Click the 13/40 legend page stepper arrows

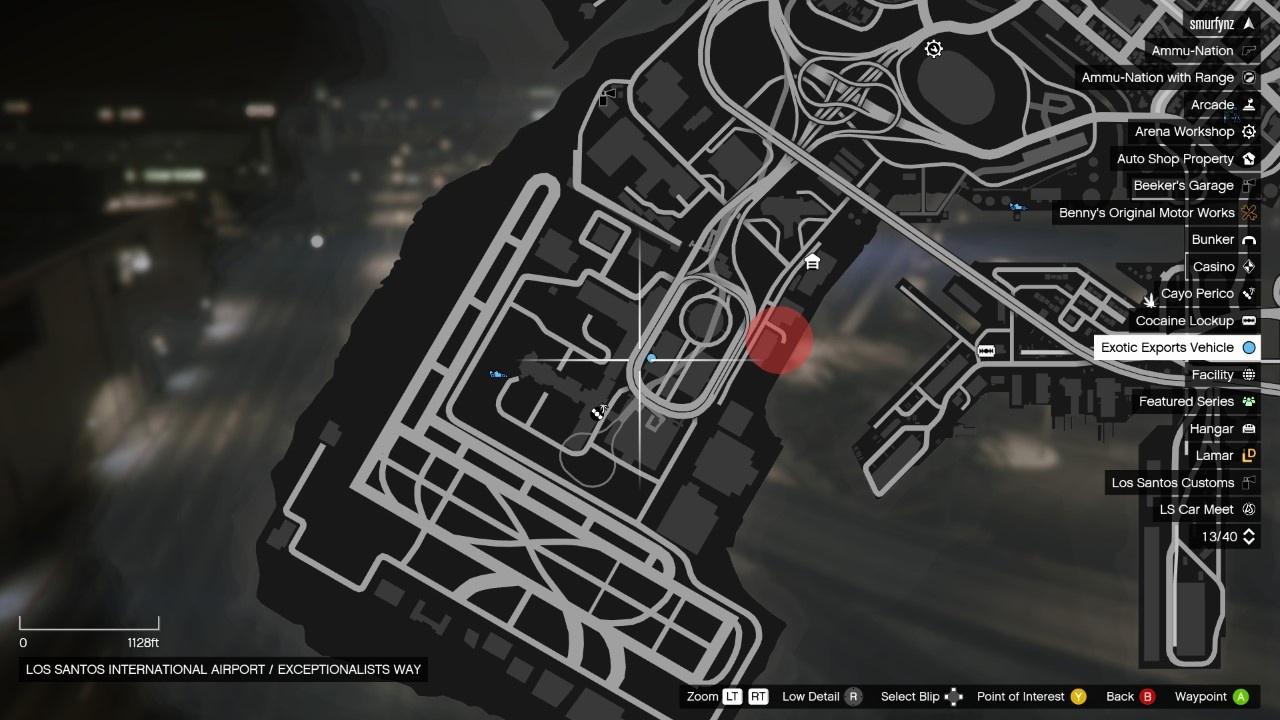(x=1249, y=537)
